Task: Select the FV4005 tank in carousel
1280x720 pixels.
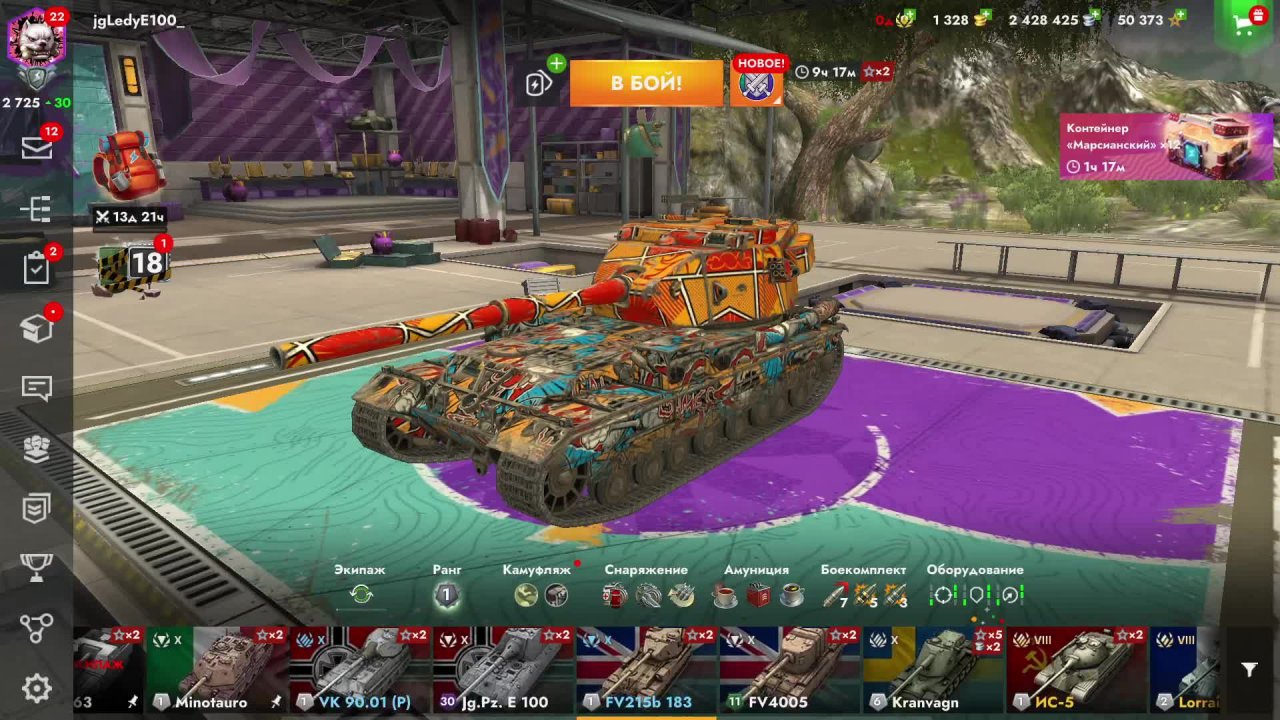Action: (x=790, y=669)
